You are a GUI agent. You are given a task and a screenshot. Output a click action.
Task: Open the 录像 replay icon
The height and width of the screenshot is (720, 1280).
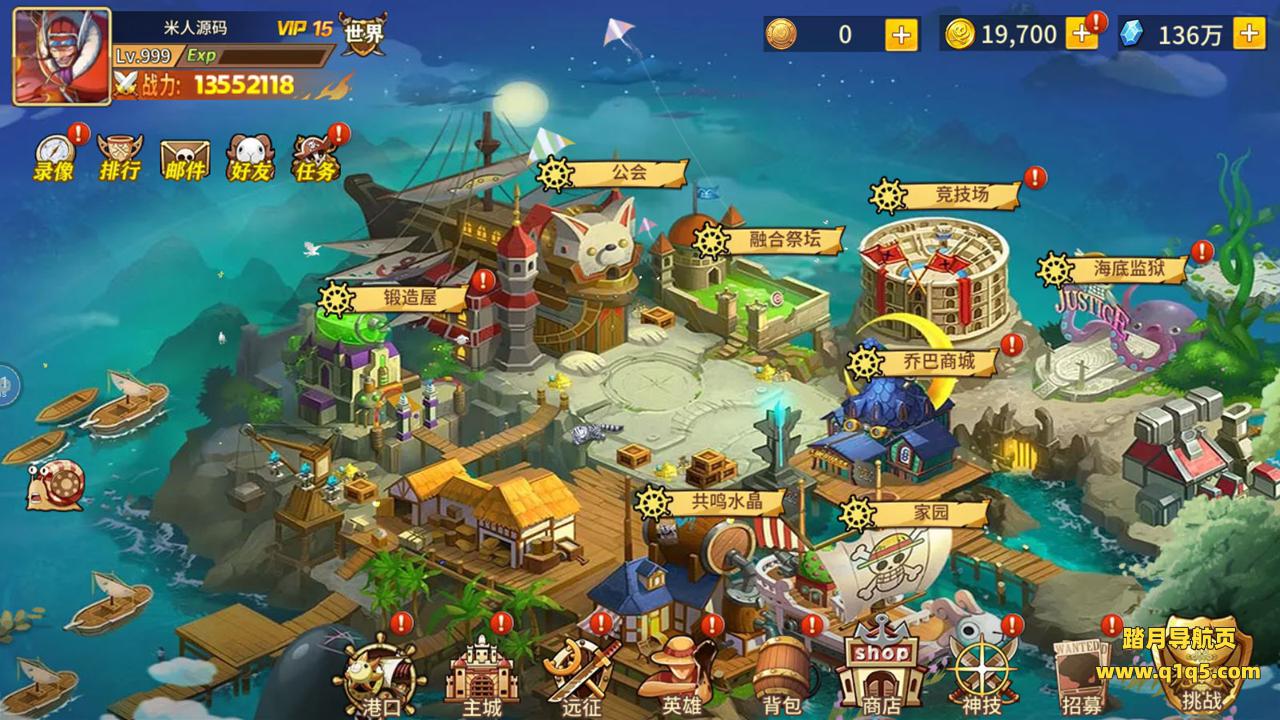(54, 157)
